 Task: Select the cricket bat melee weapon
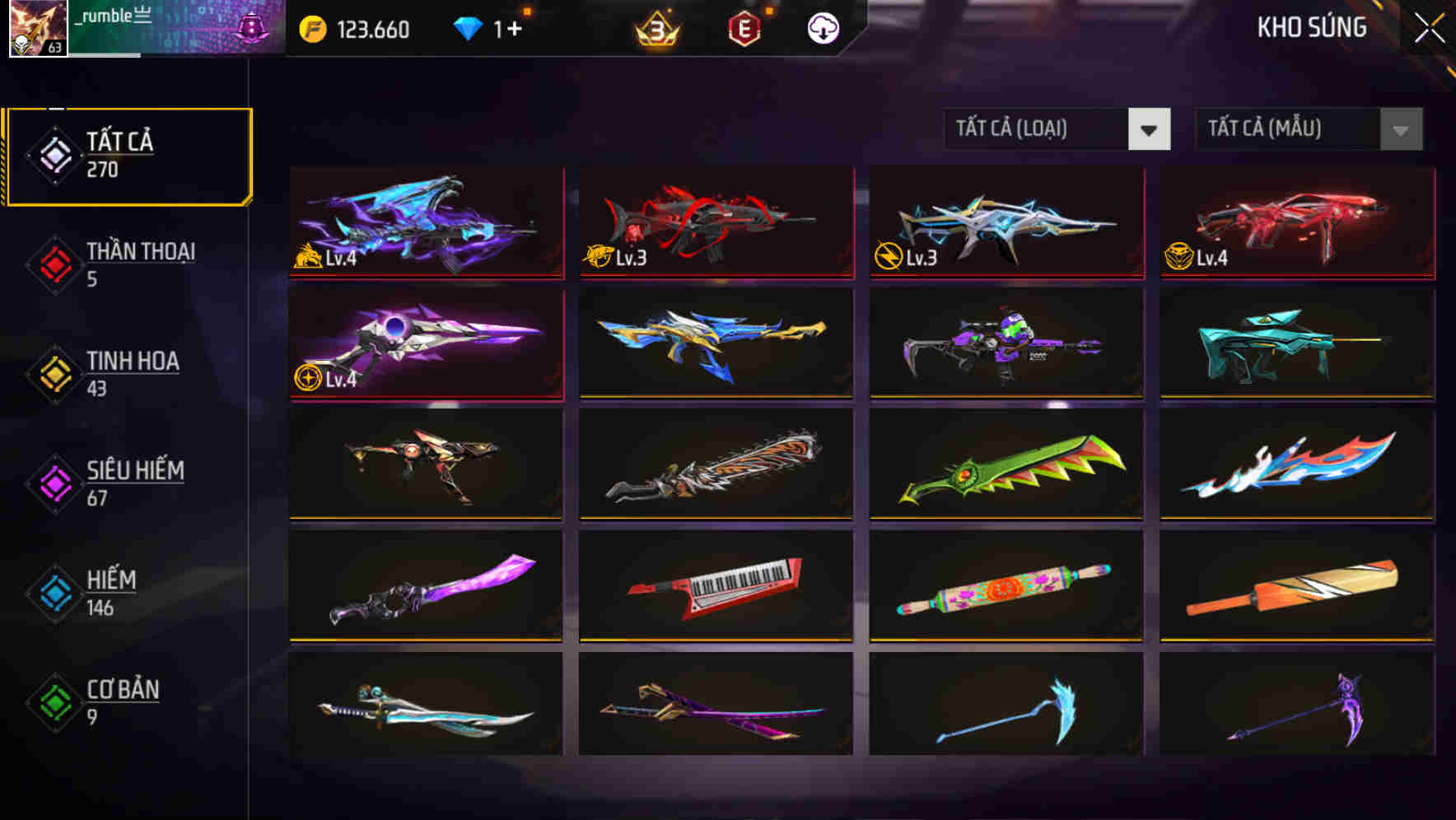coord(1295,586)
